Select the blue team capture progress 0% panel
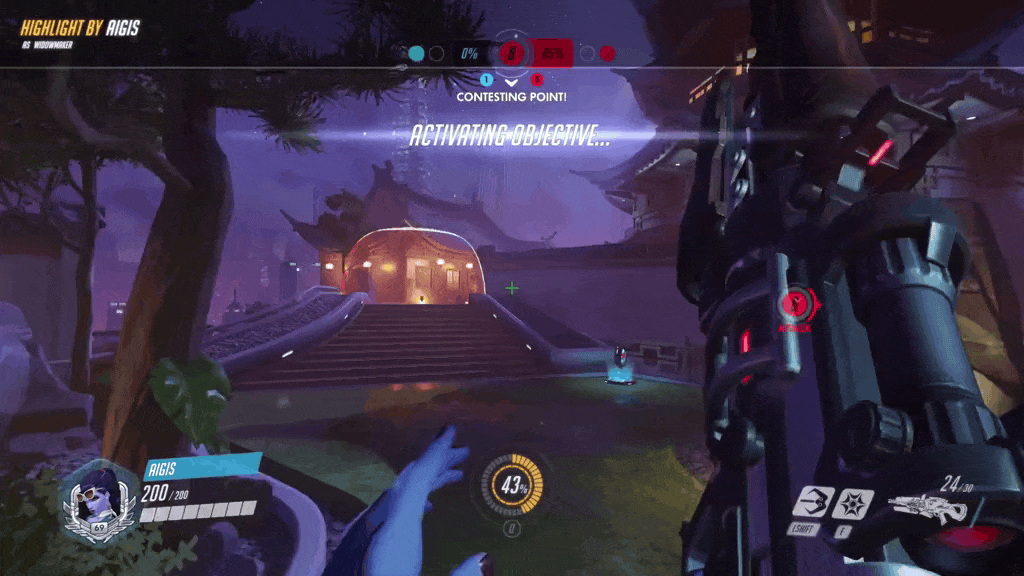The height and width of the screenshot is (576, 1024). 469,53
